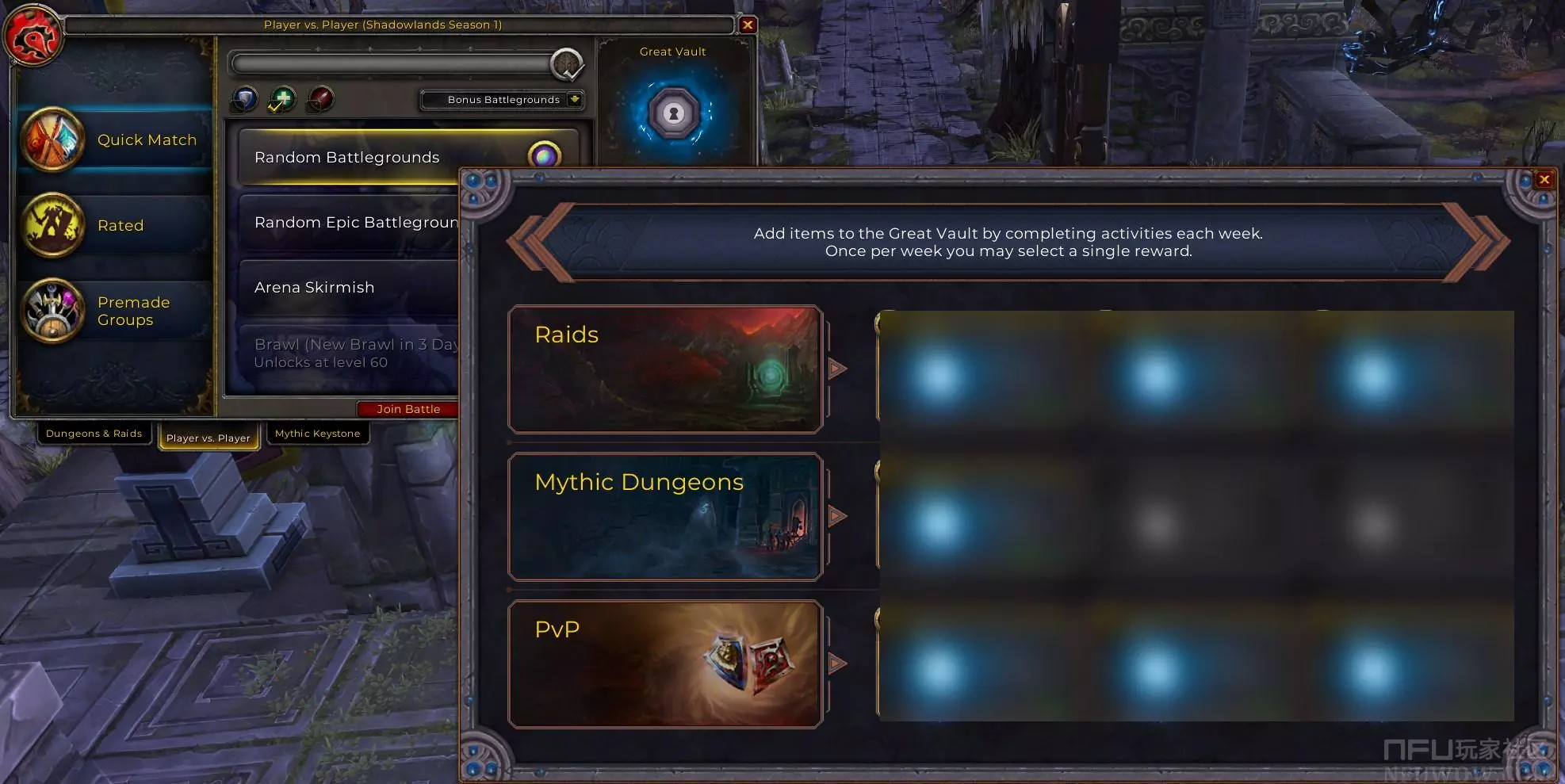Screen dimensions: 1565x784
Task: Toggle the healer green cross role
Action: tap(282, 100)
